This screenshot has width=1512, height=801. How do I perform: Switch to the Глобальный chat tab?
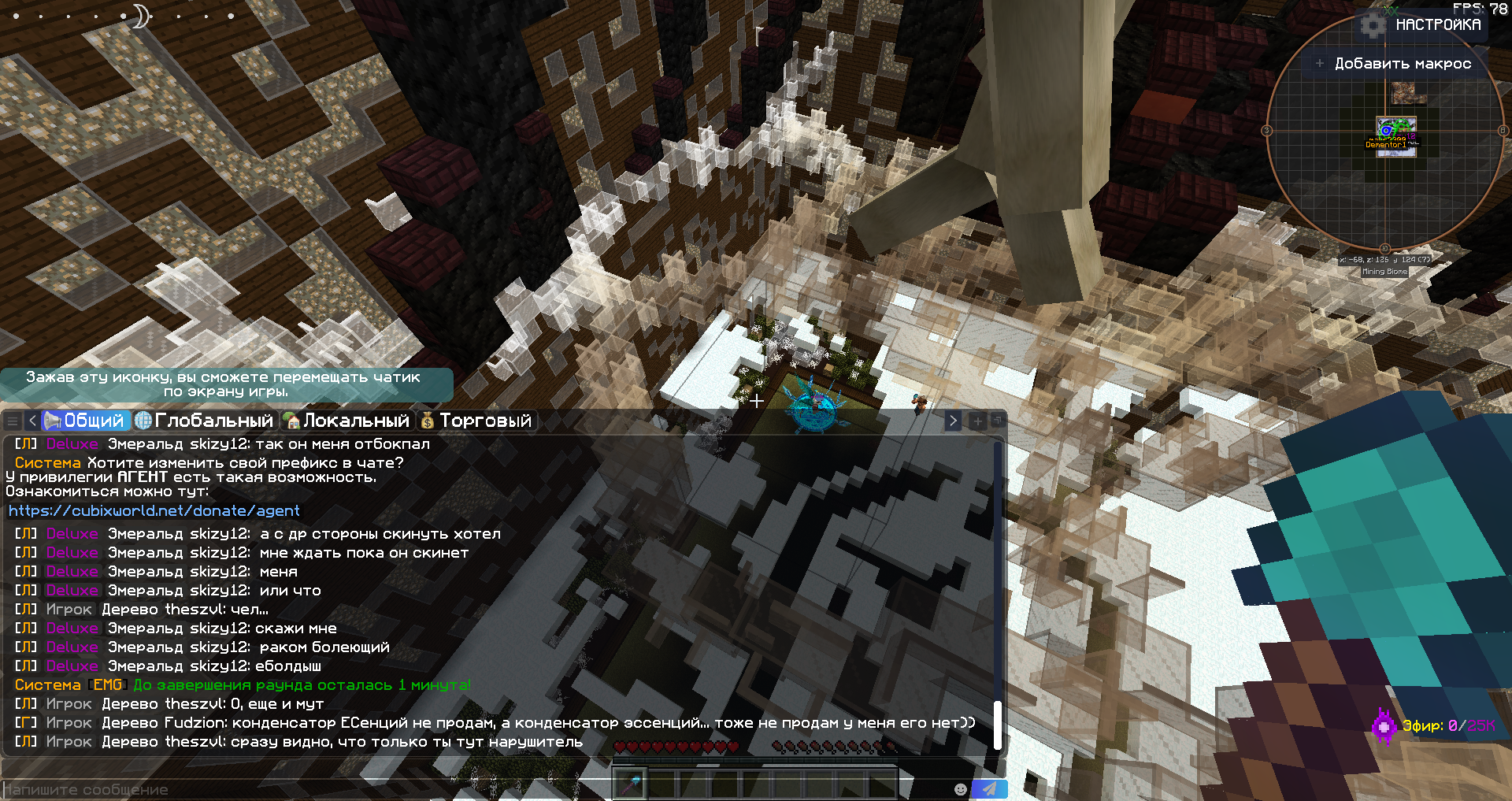tap(205, 421)
